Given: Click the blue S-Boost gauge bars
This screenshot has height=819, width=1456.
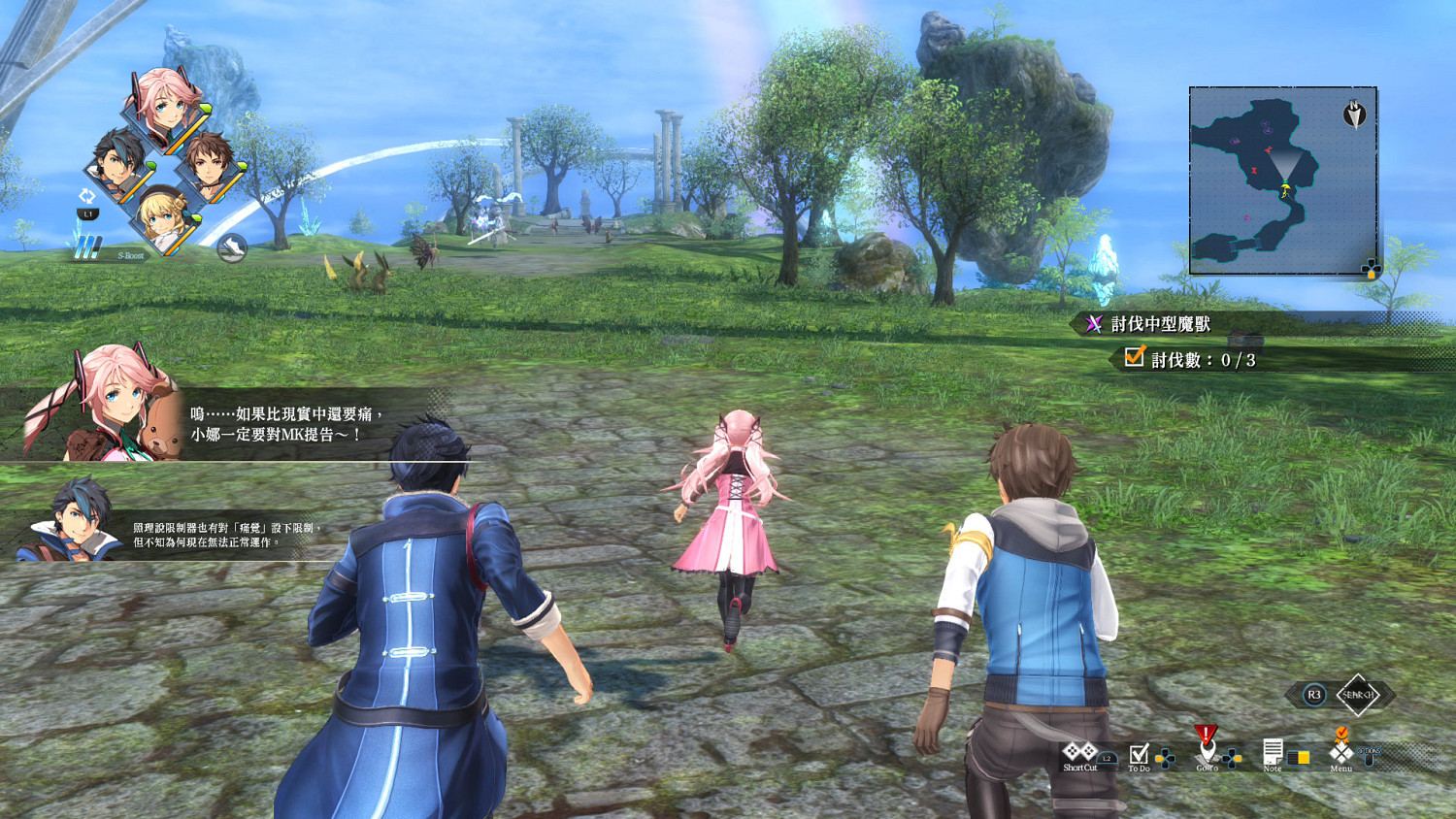Looking at the screenshot, I should tap(88, 247).
